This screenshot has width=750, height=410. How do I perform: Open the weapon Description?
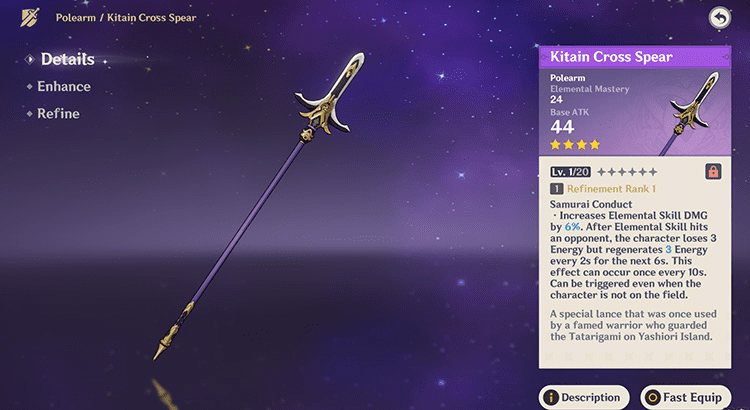pyautogui.click(x=584, y=397)
